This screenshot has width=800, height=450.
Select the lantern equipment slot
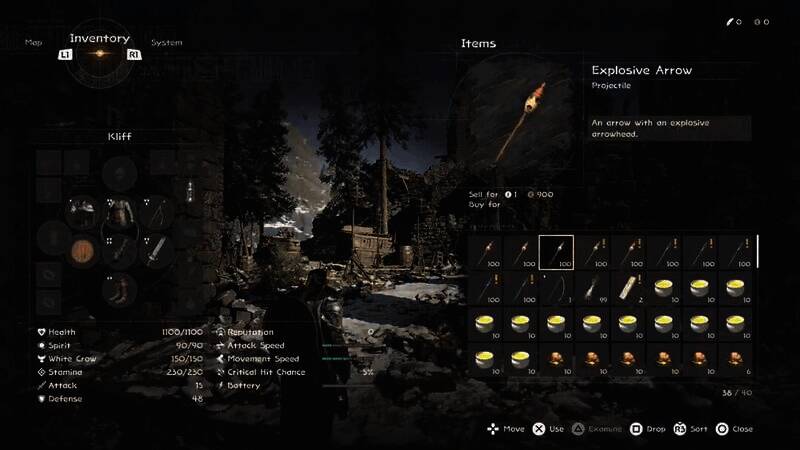click(x=188, y=192)
